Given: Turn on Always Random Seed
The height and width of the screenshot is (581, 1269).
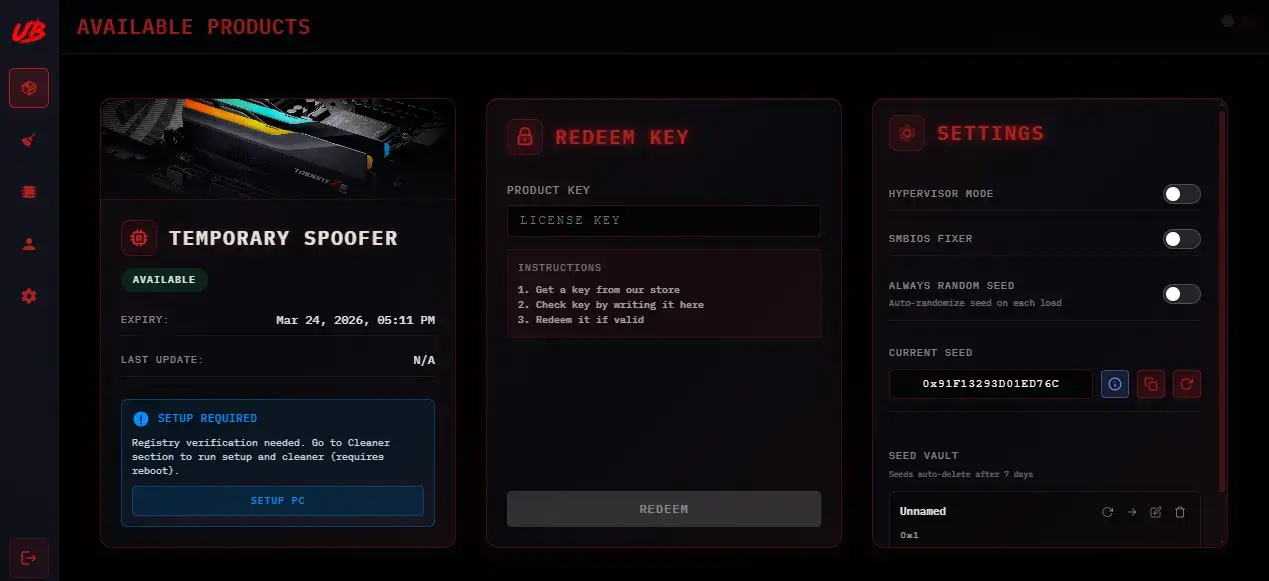Looking at the screenshot, I should pos(1181,294).
